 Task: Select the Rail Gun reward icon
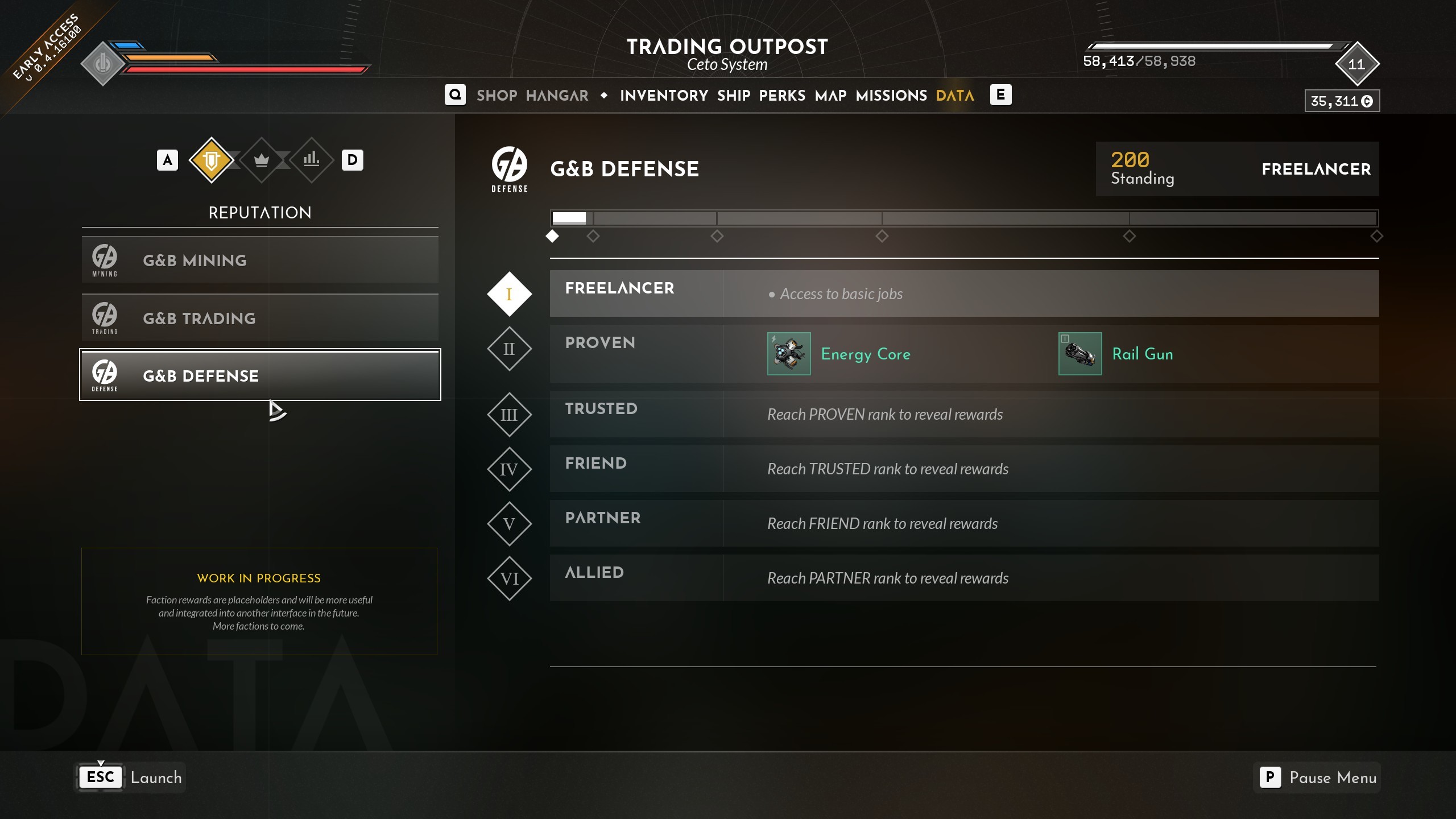click(1080, 353)
